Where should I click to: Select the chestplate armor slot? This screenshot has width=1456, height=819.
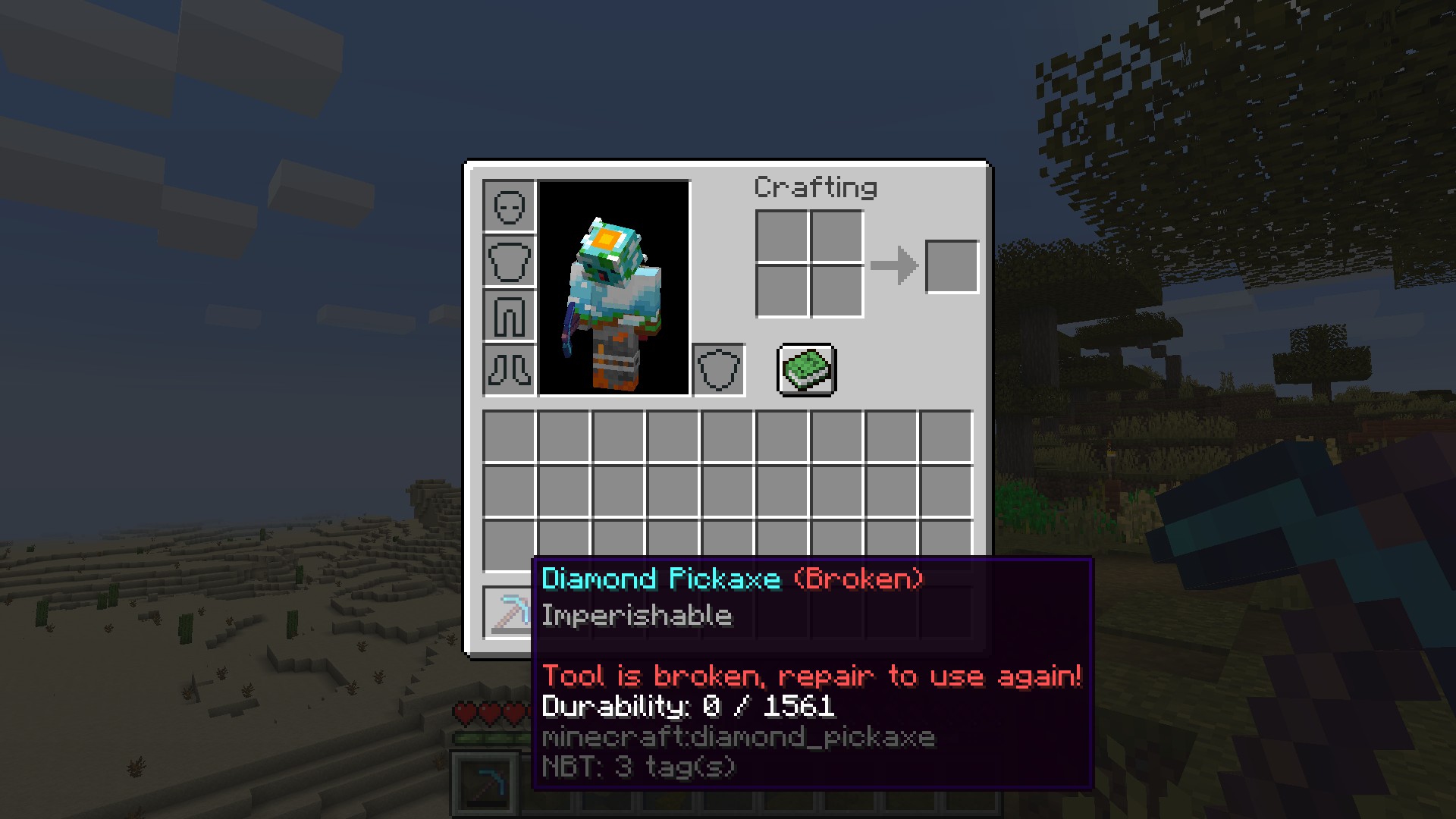[509, 261]
